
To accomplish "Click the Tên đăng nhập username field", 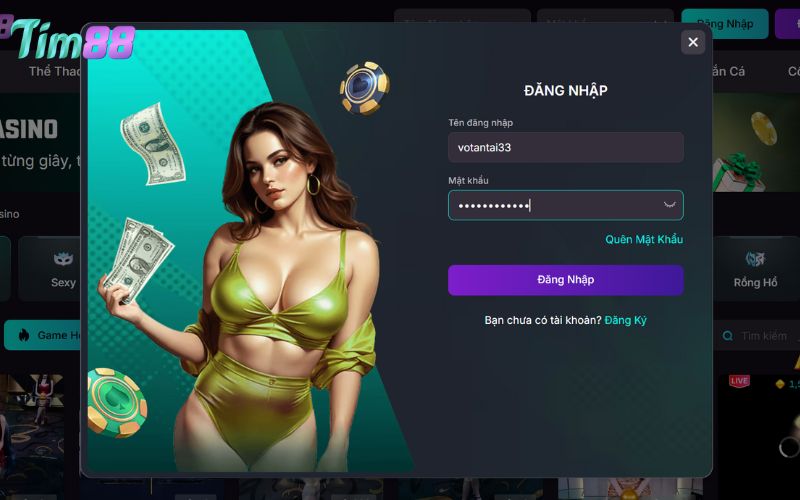I will [565, 147].
